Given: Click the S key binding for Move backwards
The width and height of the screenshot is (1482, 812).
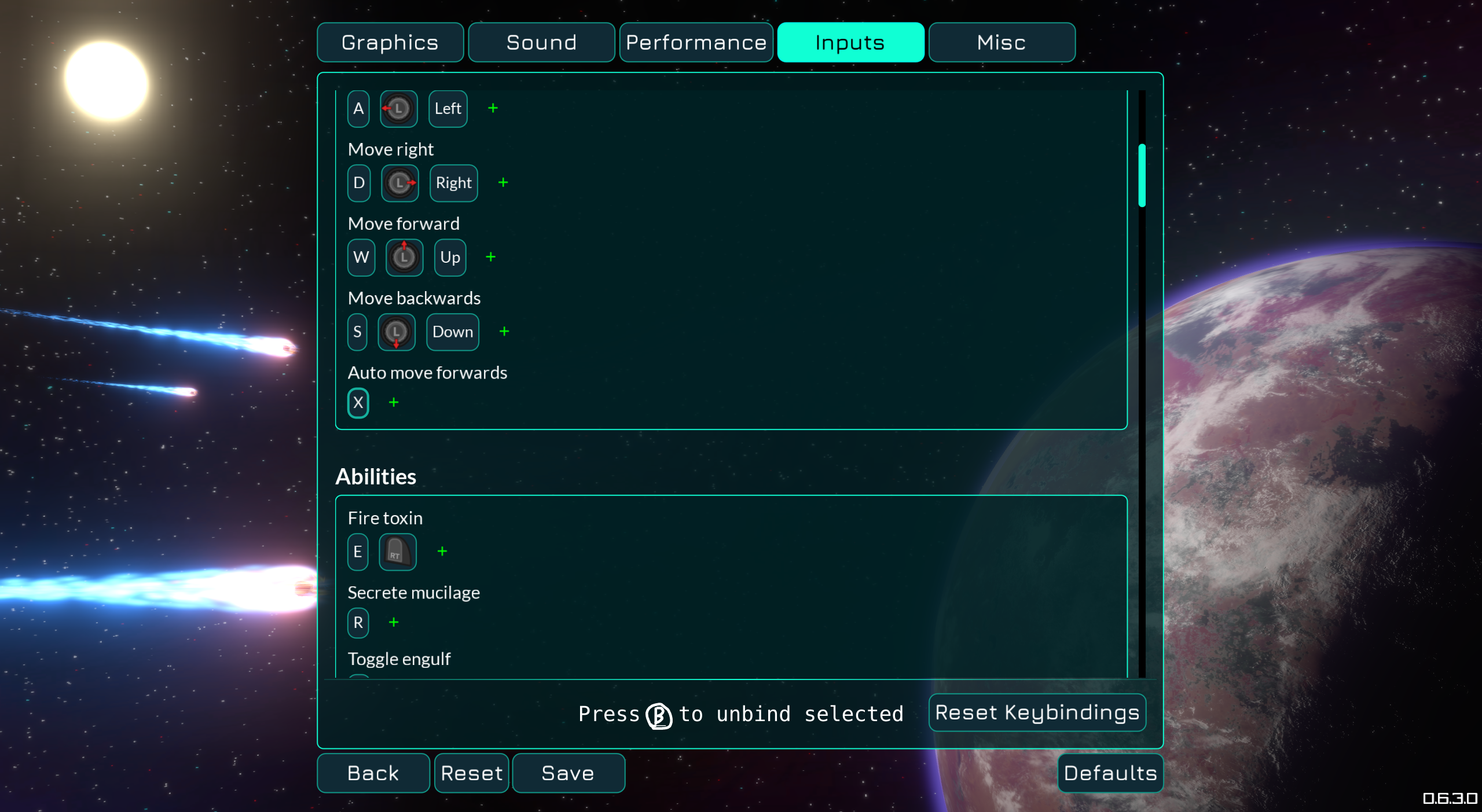Looking at the screenshot, I should [357, 332].
